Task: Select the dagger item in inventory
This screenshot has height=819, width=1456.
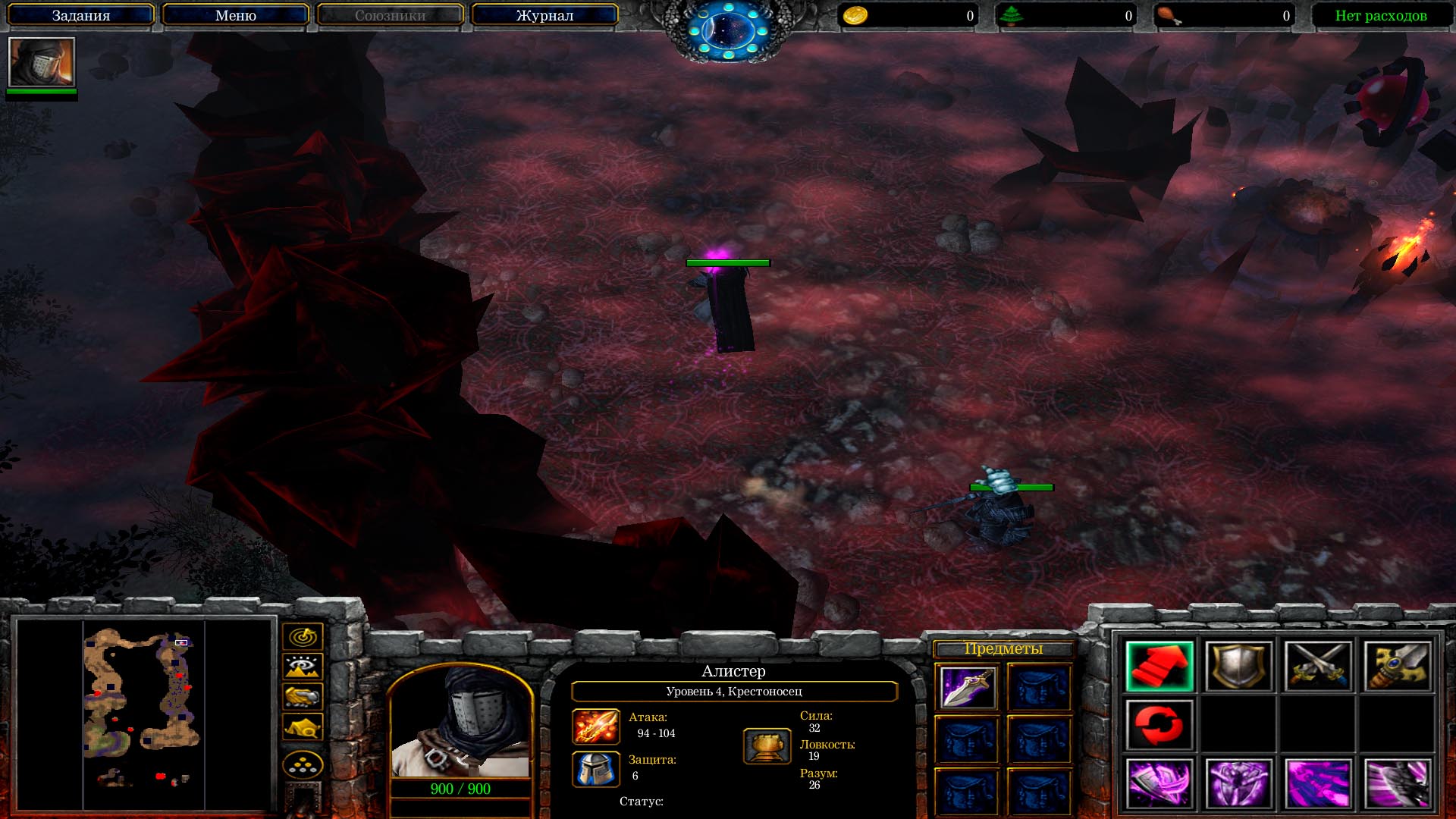Action: (967, 687)
